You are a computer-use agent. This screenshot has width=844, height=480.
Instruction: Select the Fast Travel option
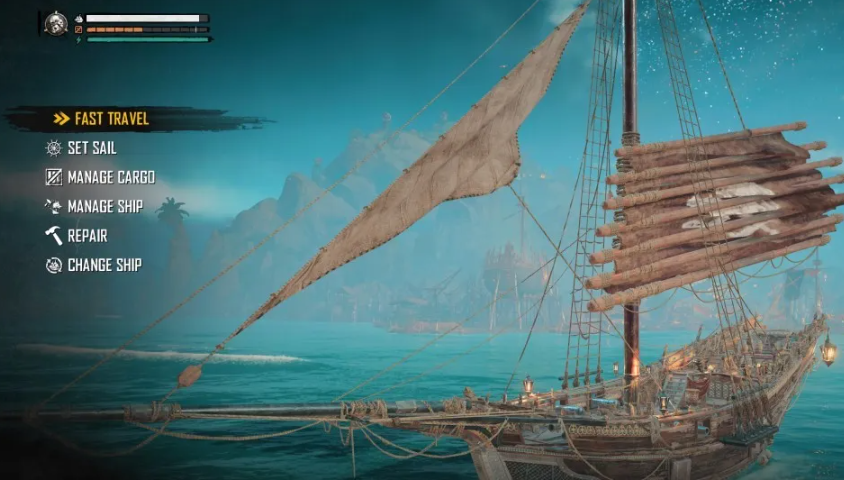pyautogui.click(x=110, y=119)
